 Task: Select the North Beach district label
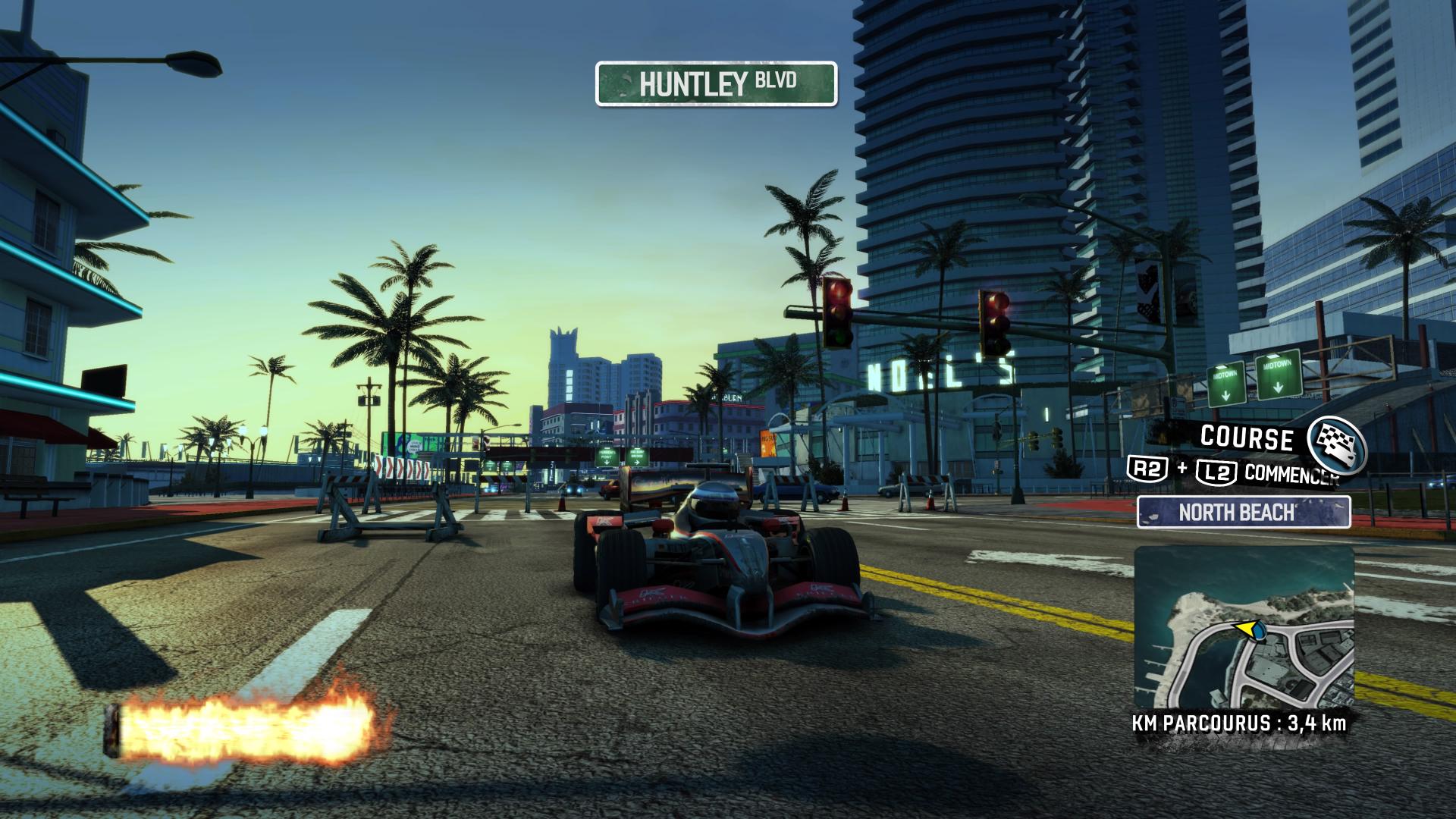point(1243,512)
